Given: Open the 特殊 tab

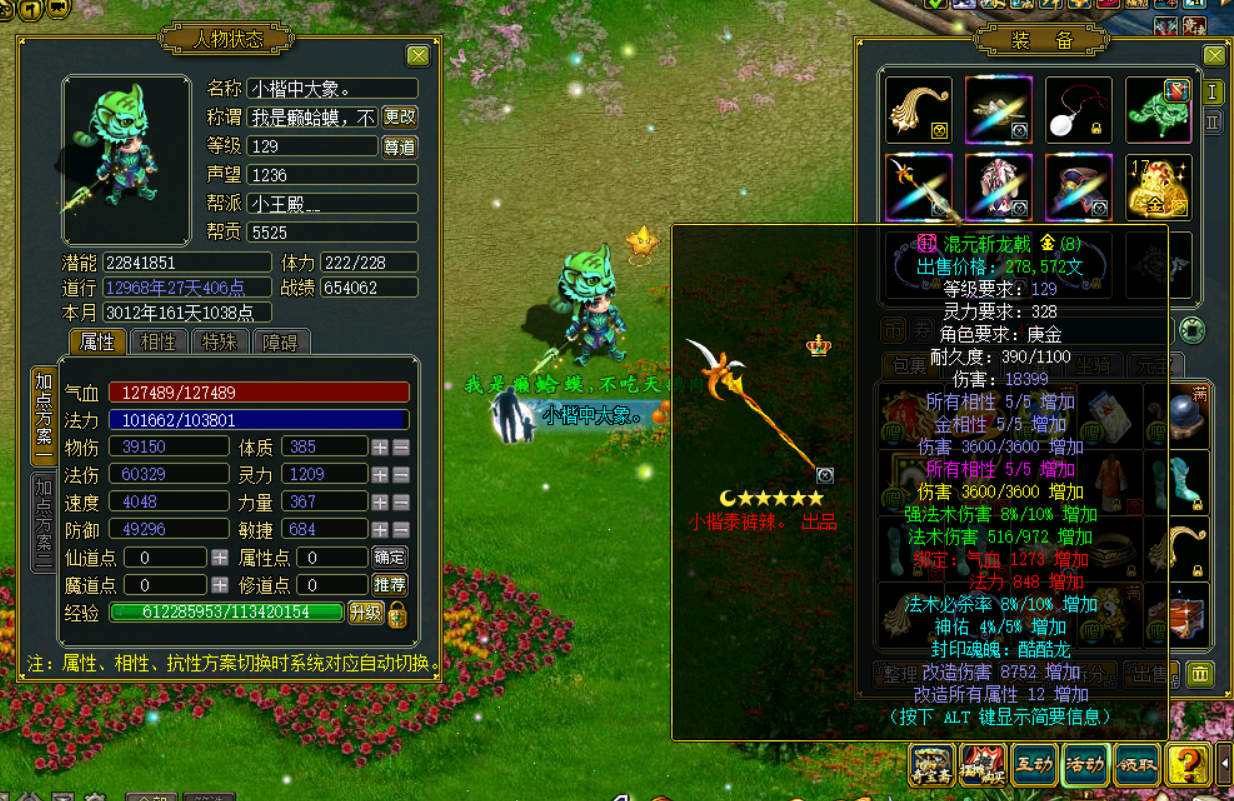Looking at the screenshot, I should click(x=219, y=342).
